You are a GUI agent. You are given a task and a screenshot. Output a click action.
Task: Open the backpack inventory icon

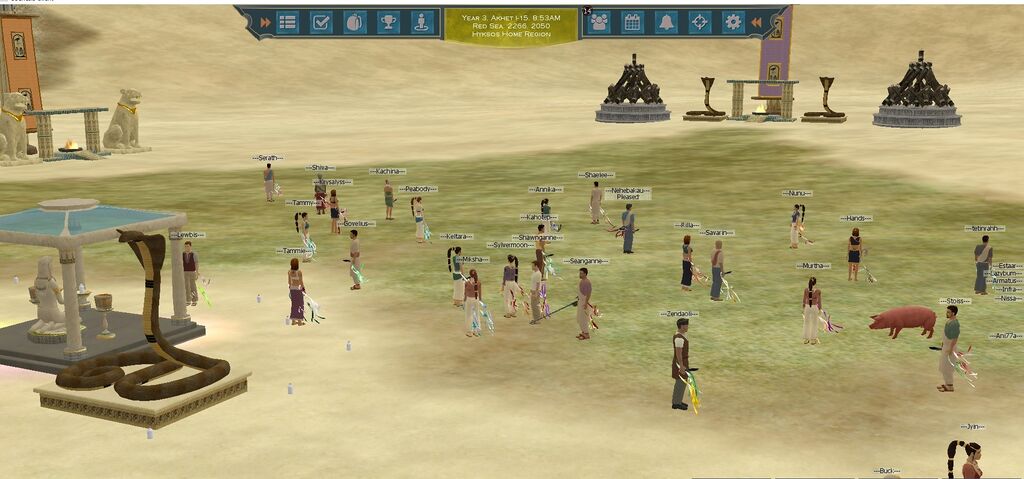pos(354,21)
